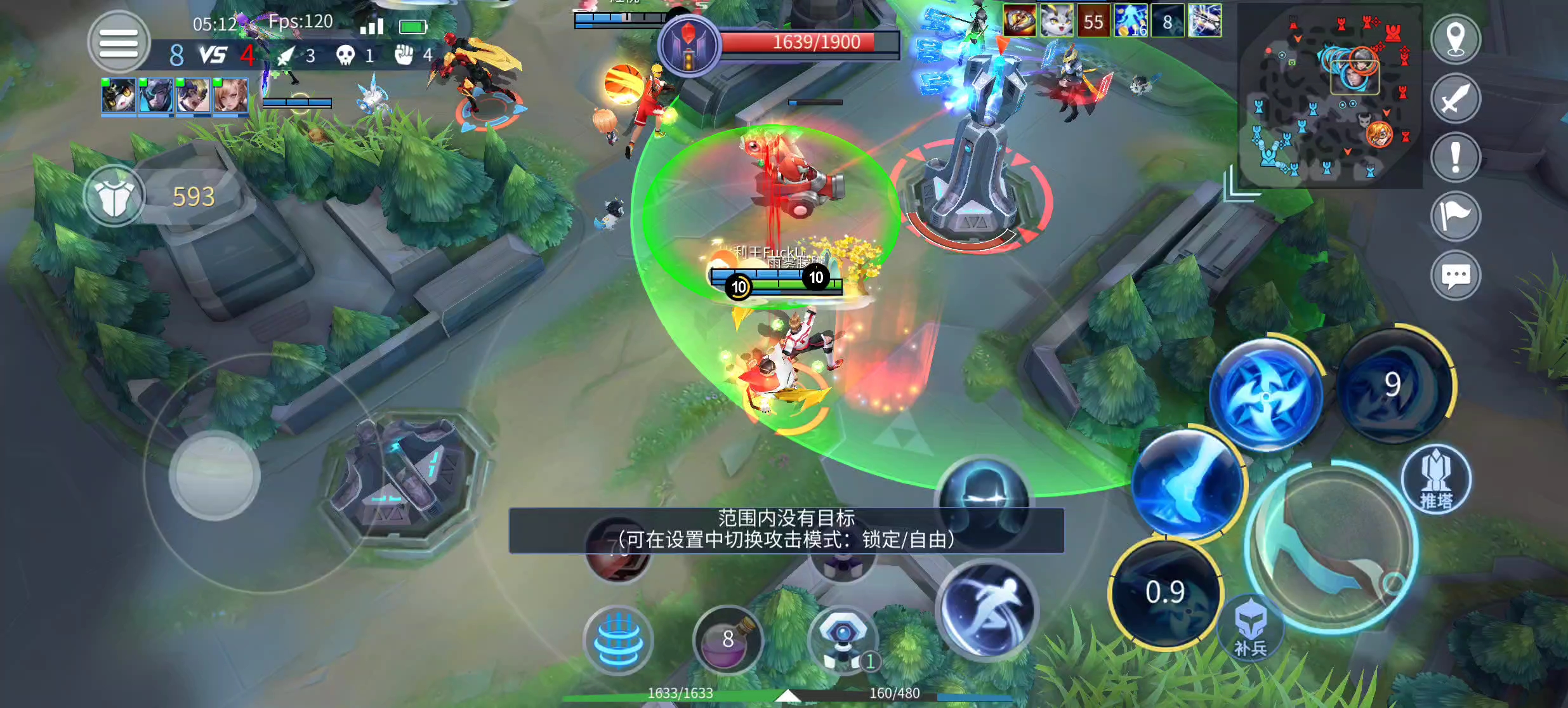
Task: Tap the 推塔 tower attack button
Action: click(x=1436, y=480)
